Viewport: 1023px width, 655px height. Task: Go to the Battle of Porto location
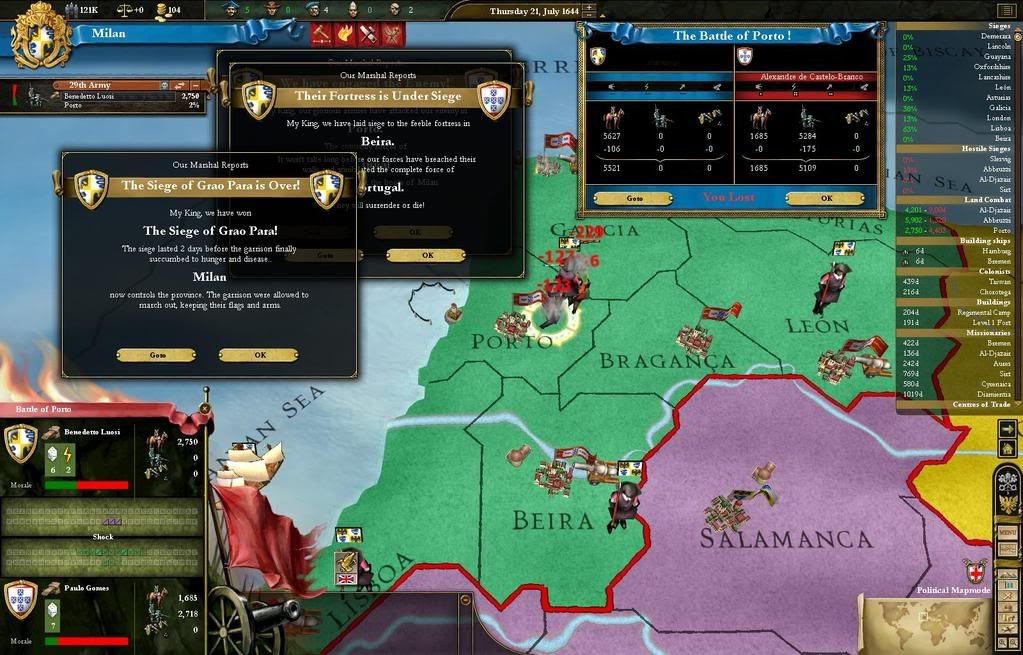tap(632, 198)
